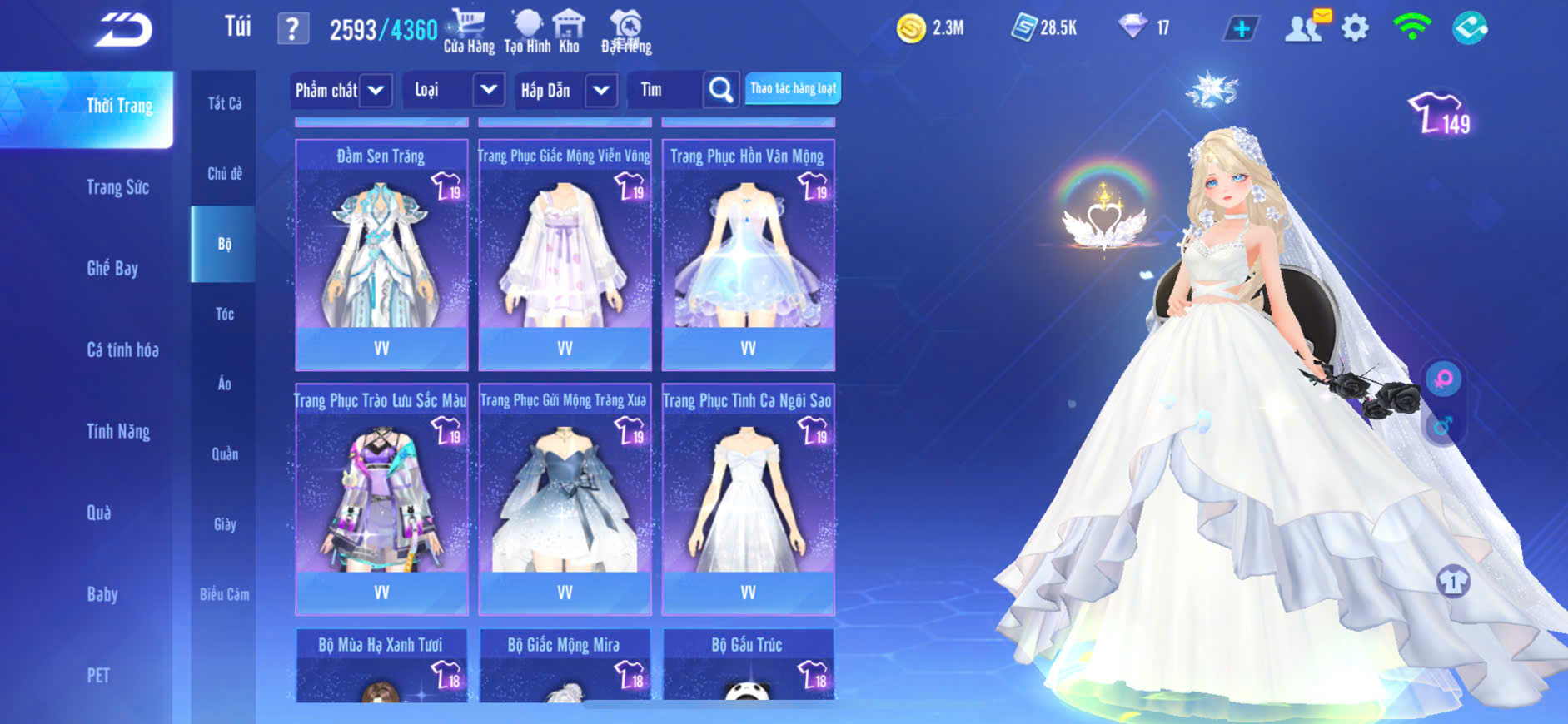The width and height of the screenshot is (1568, 724).
Task: Open the Cá tính hóa section
Action: point(122,350)
